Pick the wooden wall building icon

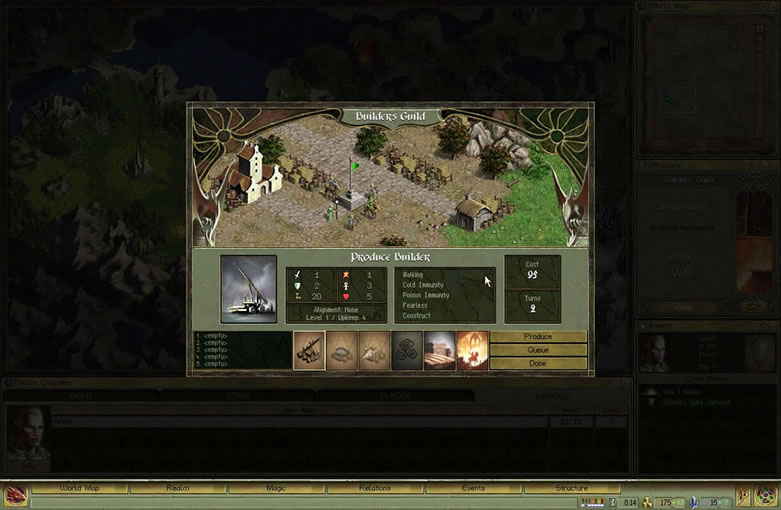[x=440, y=350]
